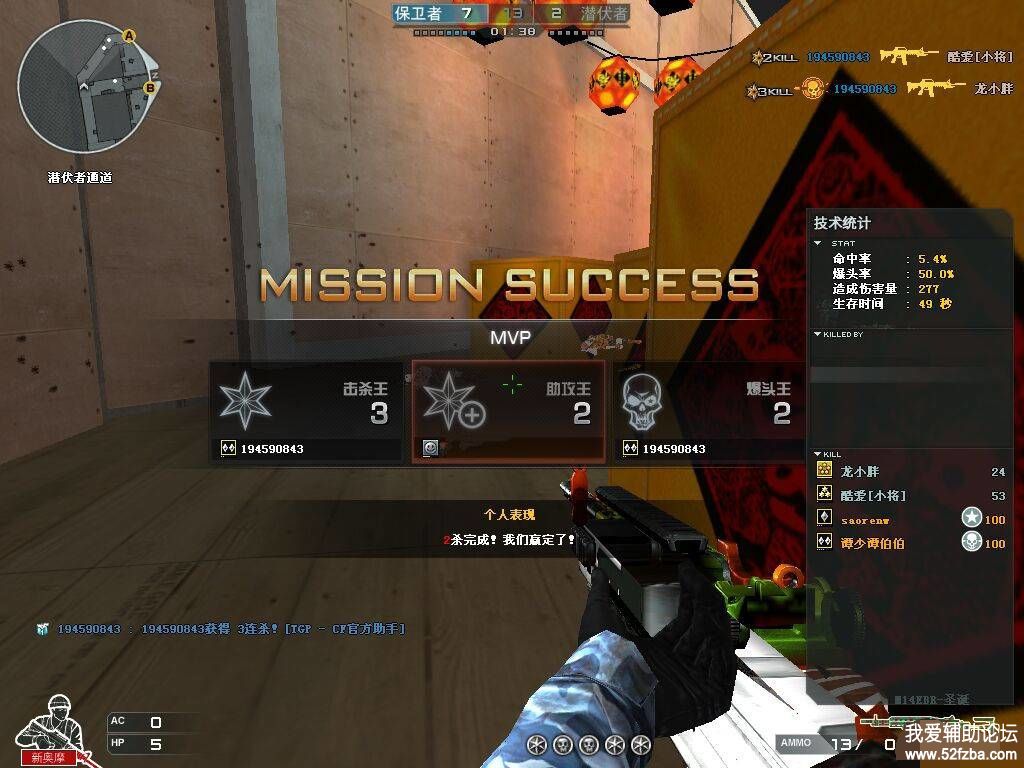Select the 爆头王 skull MVP card
1024x768 pixels.
pos(707,412)
